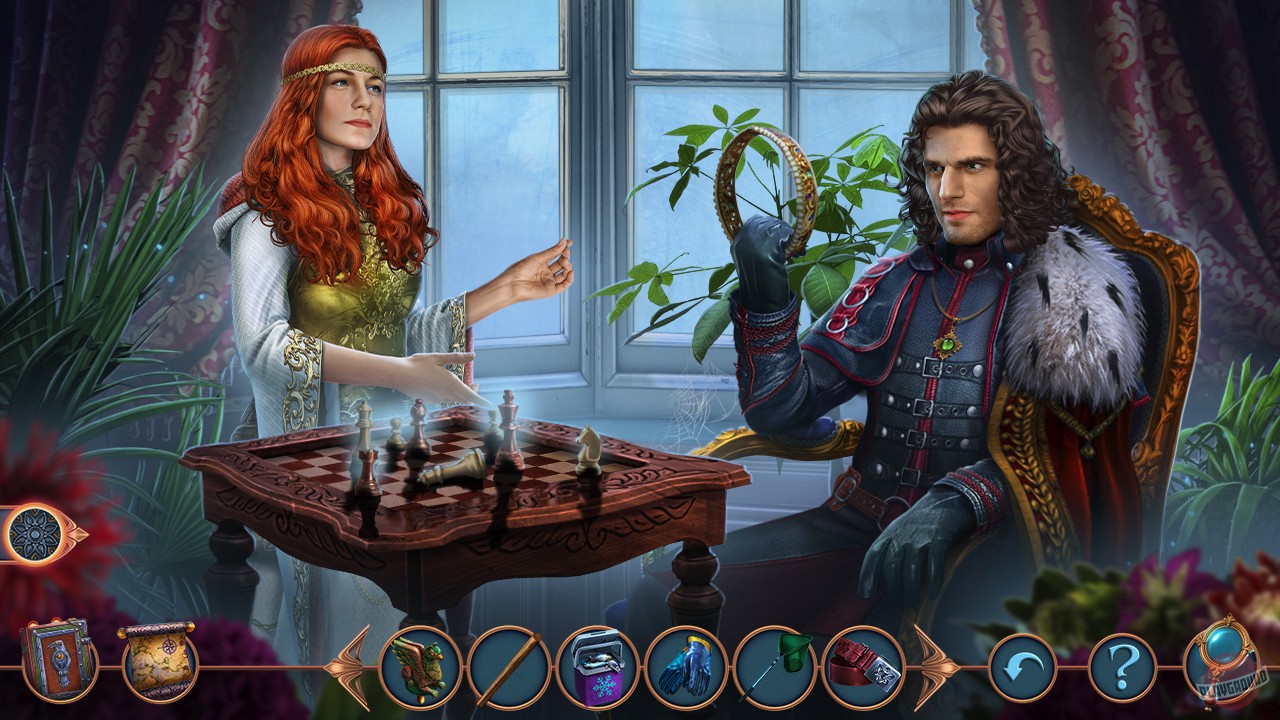
Task: Activate the magnifying orb hint tool
Action: coord(1216,664)
